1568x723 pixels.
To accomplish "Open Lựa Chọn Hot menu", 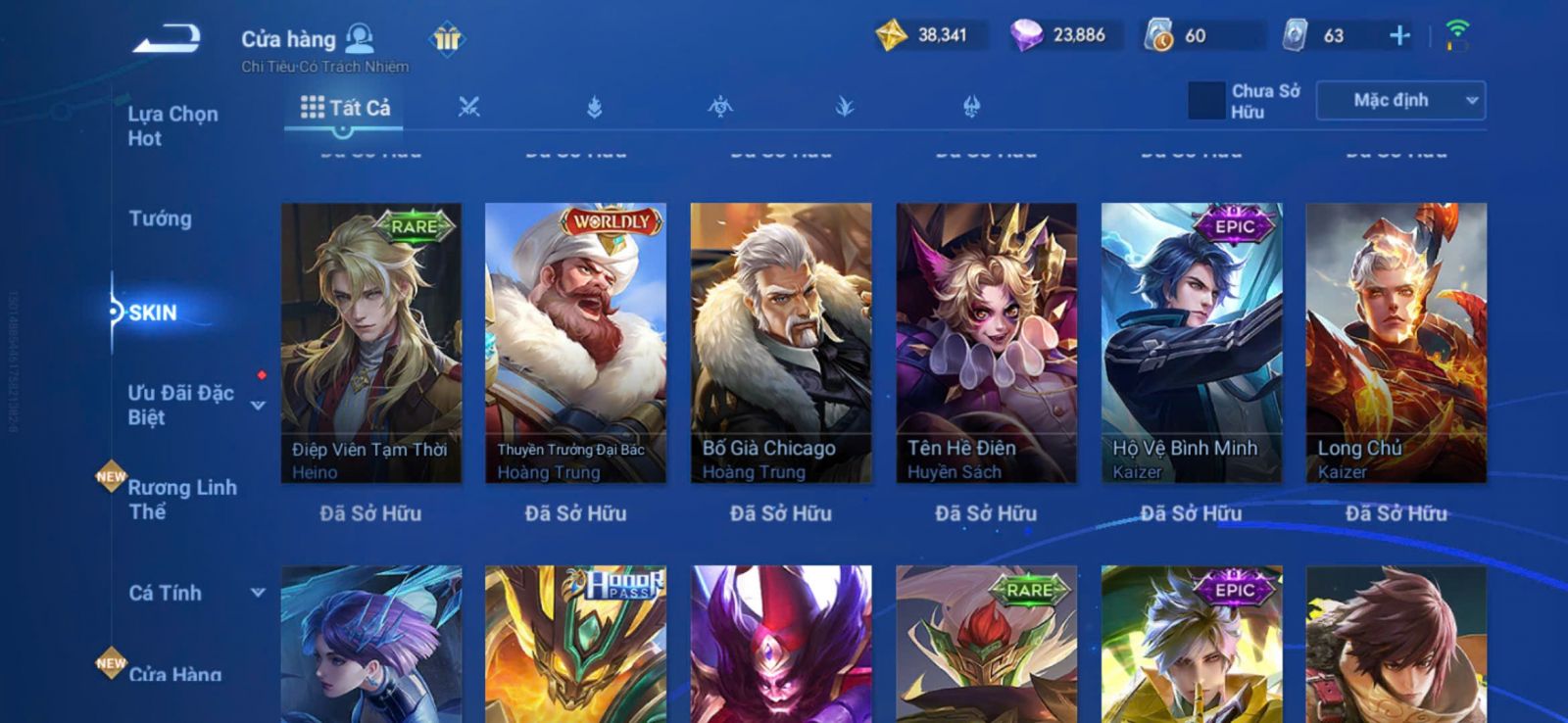I will [172, 125].
